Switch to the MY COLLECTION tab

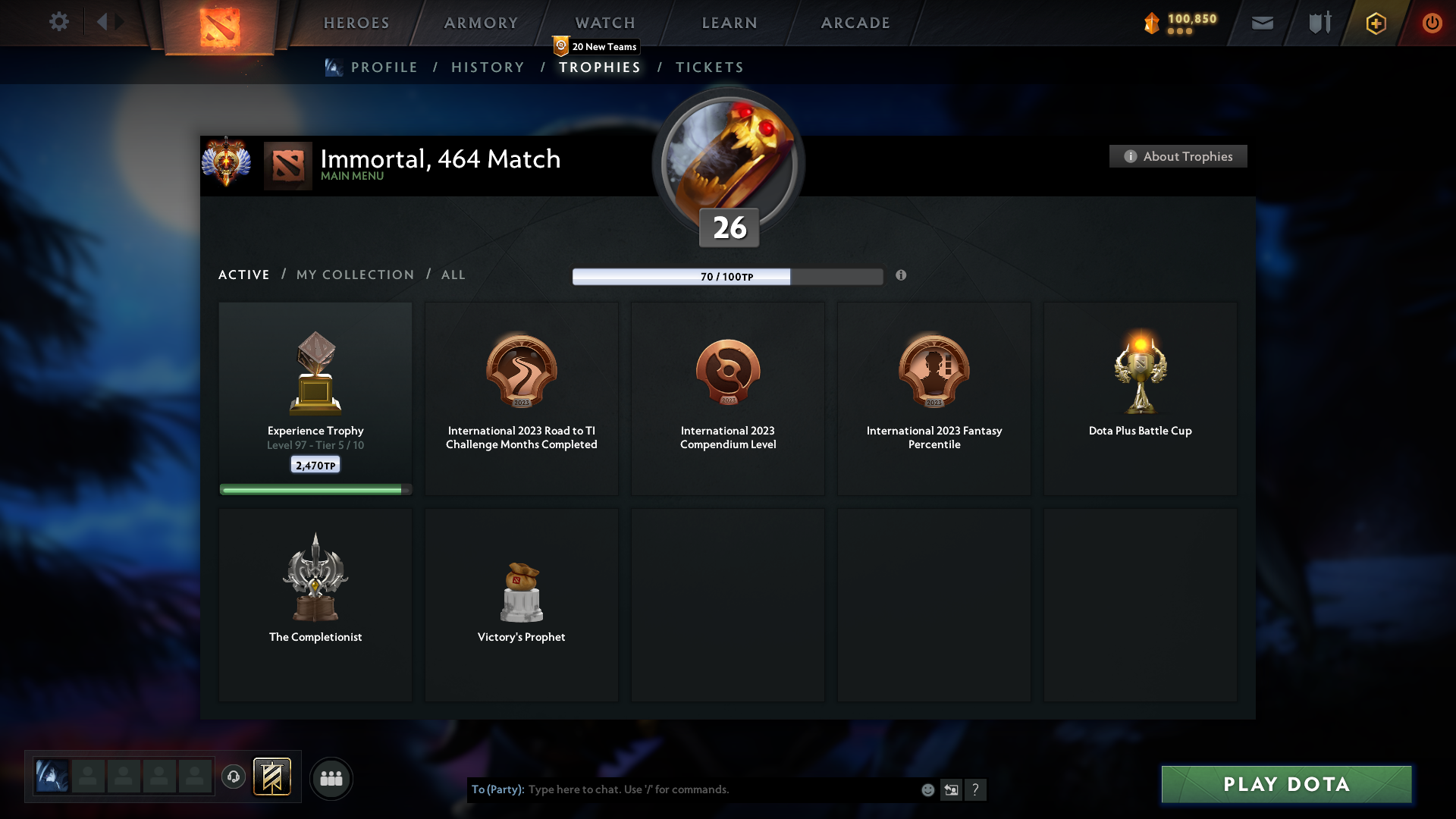[x=354, y=275]
